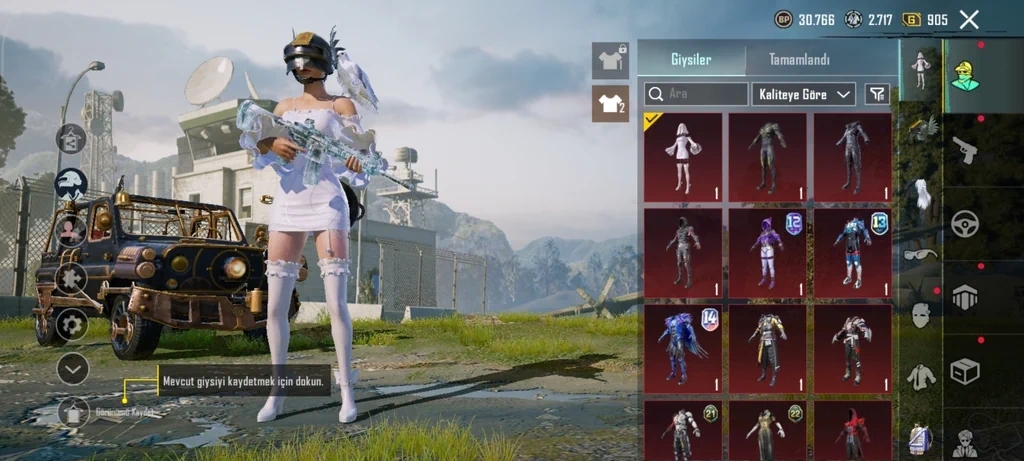Switch to the Giysiler tab
The image size is (1024, 461).
pos(691,59)
